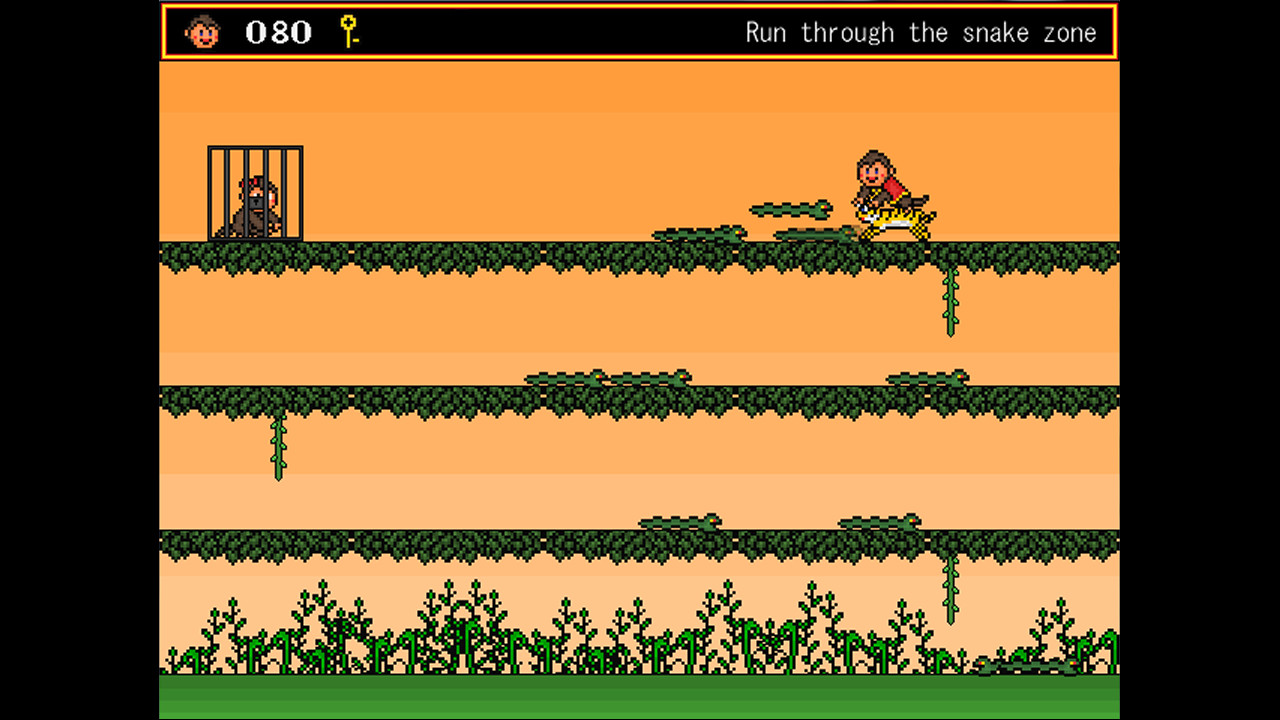
Task: Click the caged prisoner sprite
Action: pos(253,205)
